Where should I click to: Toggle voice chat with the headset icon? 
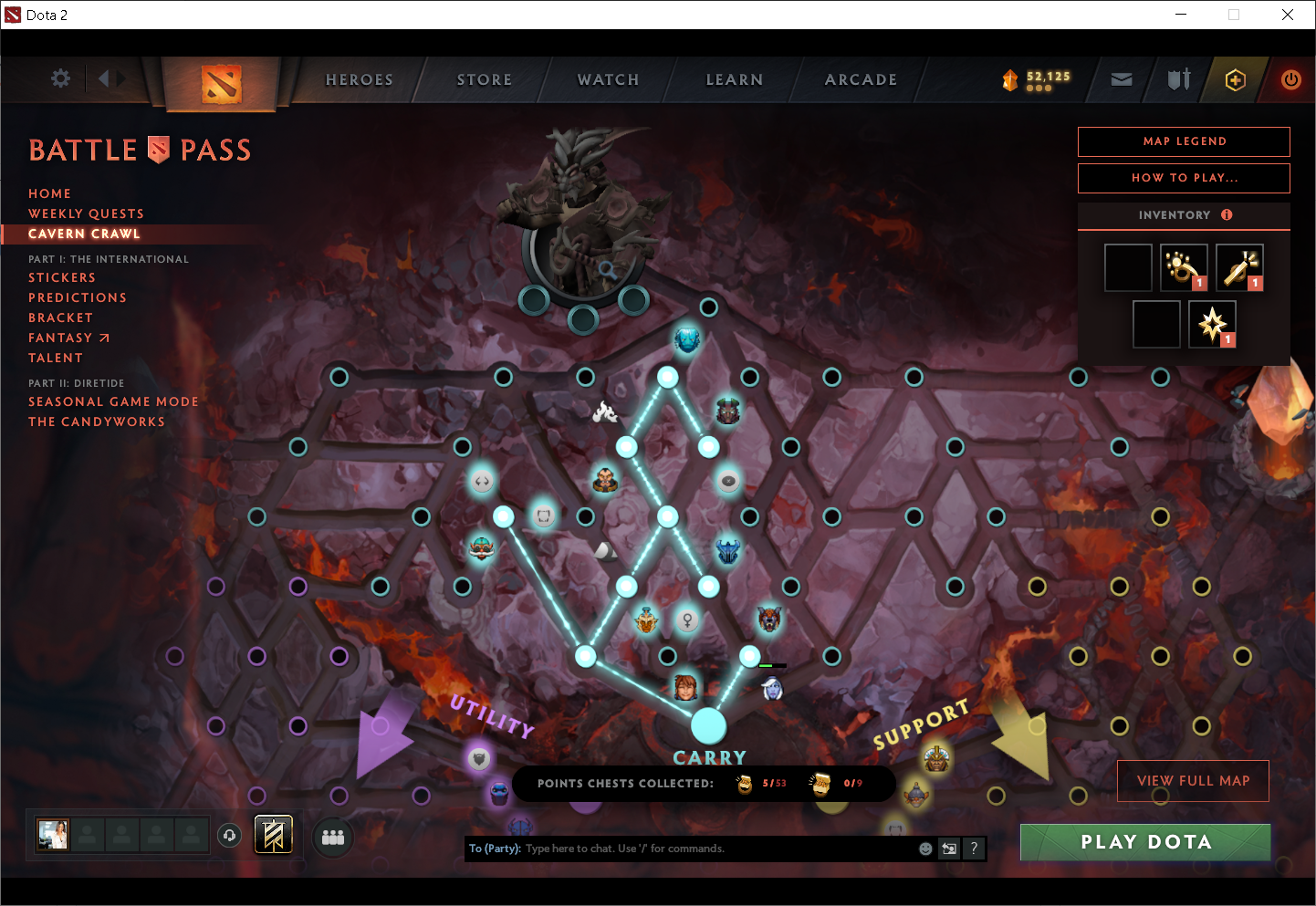point(229,835)
